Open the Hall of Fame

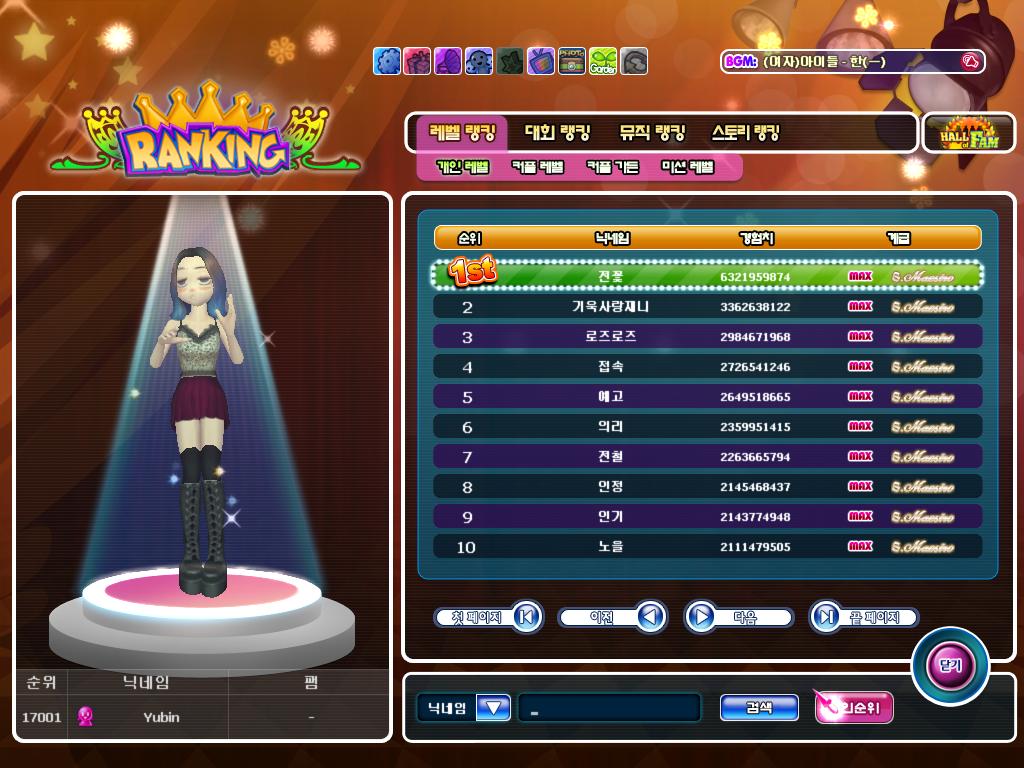968,133
